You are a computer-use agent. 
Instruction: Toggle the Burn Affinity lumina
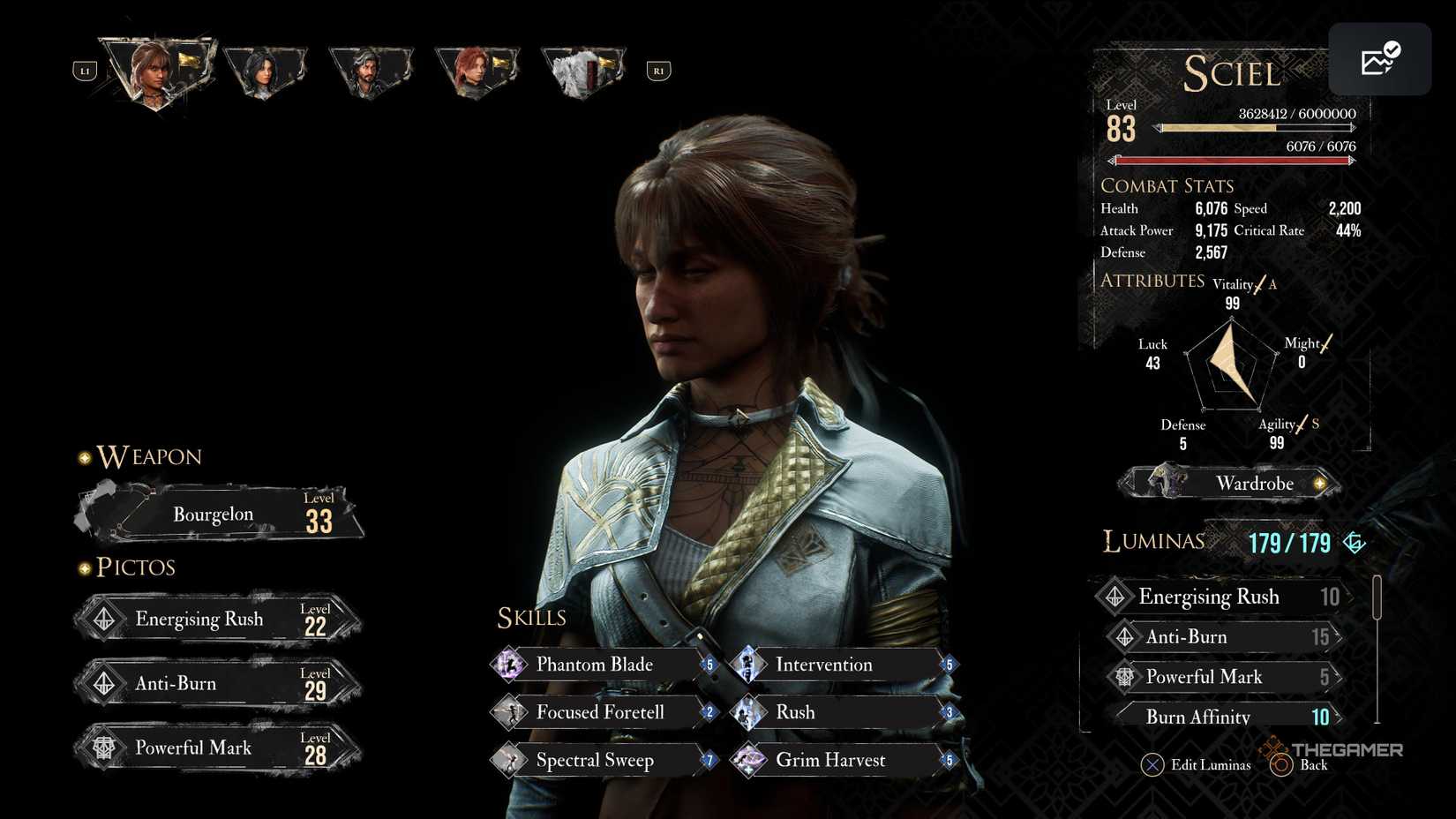pos(1222,717)
